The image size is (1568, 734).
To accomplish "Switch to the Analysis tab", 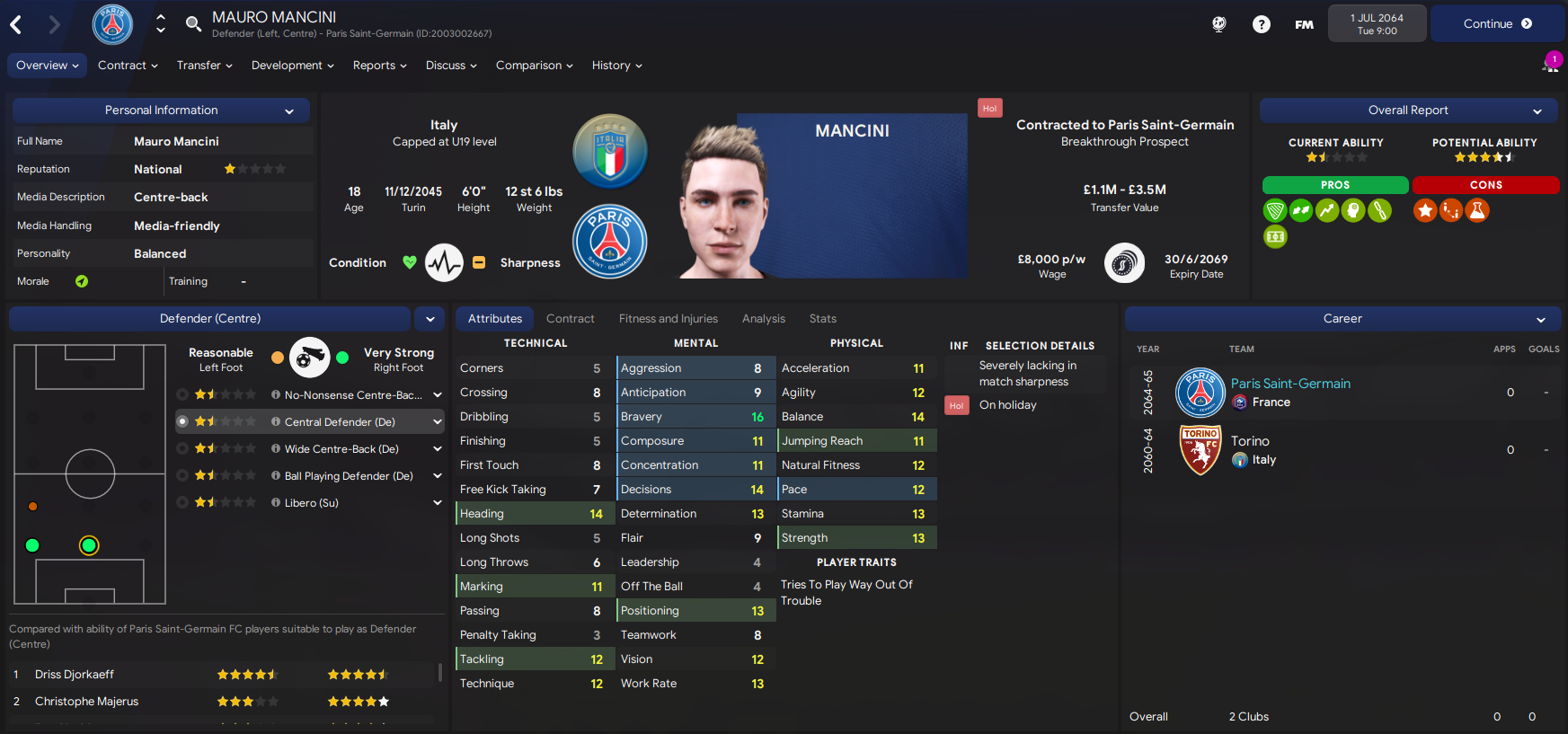I will (763, 319).
